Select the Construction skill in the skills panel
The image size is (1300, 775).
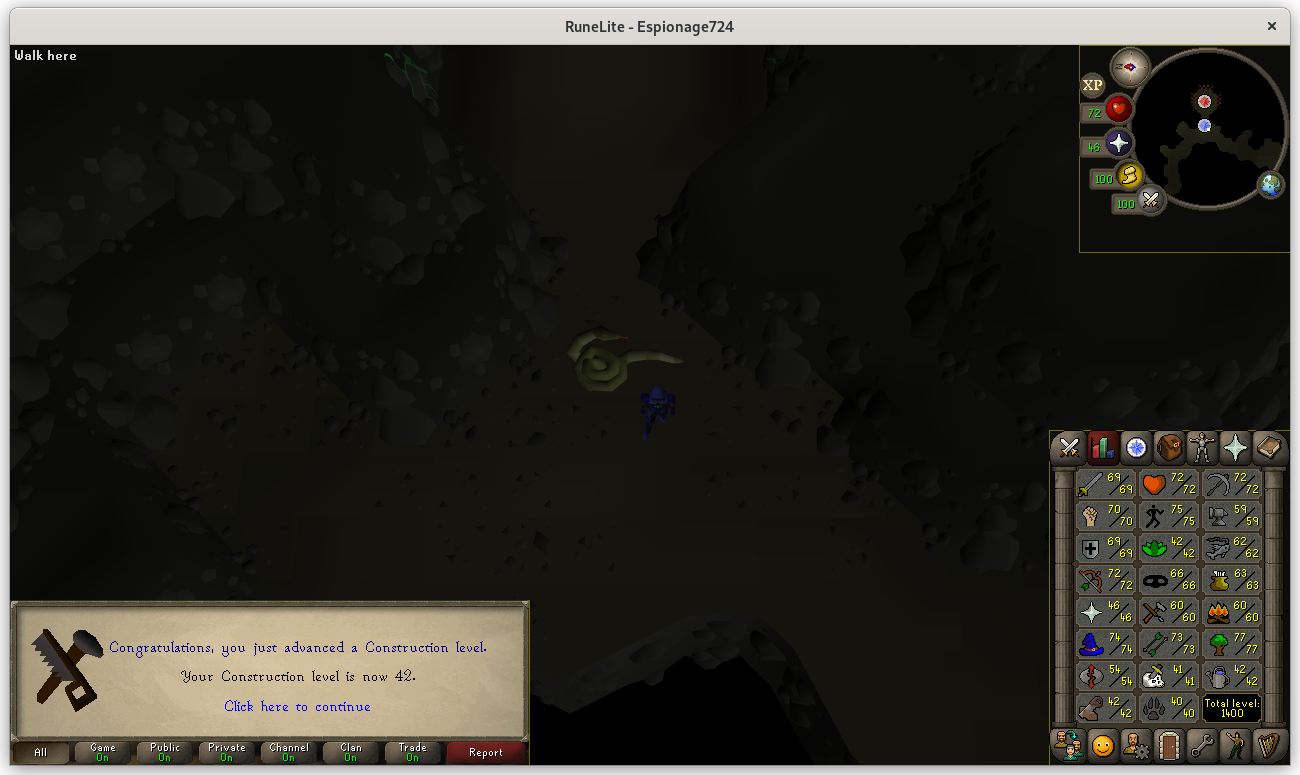tap(1106, 708)
